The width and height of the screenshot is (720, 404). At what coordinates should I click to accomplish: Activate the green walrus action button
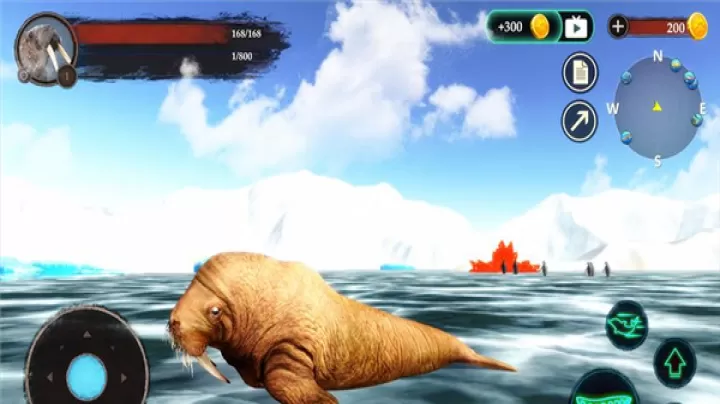pyautogui.click(x=627, y=324)
